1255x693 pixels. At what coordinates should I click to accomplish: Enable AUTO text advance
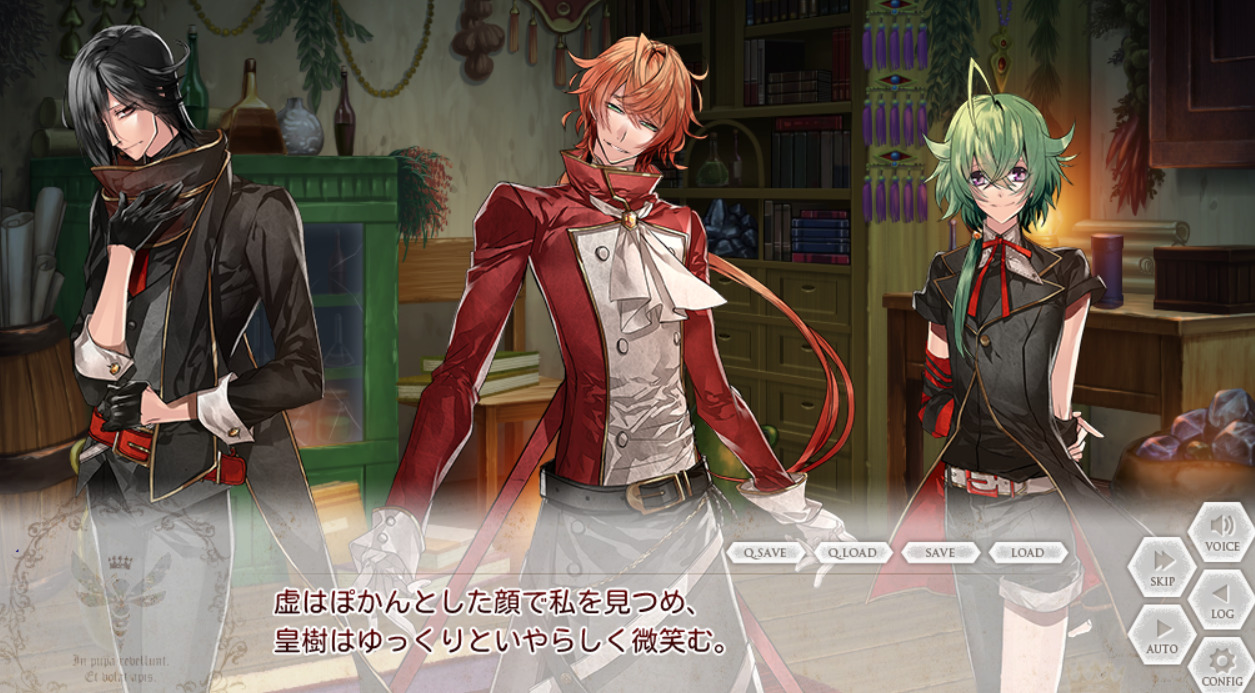click(1162, 634)
